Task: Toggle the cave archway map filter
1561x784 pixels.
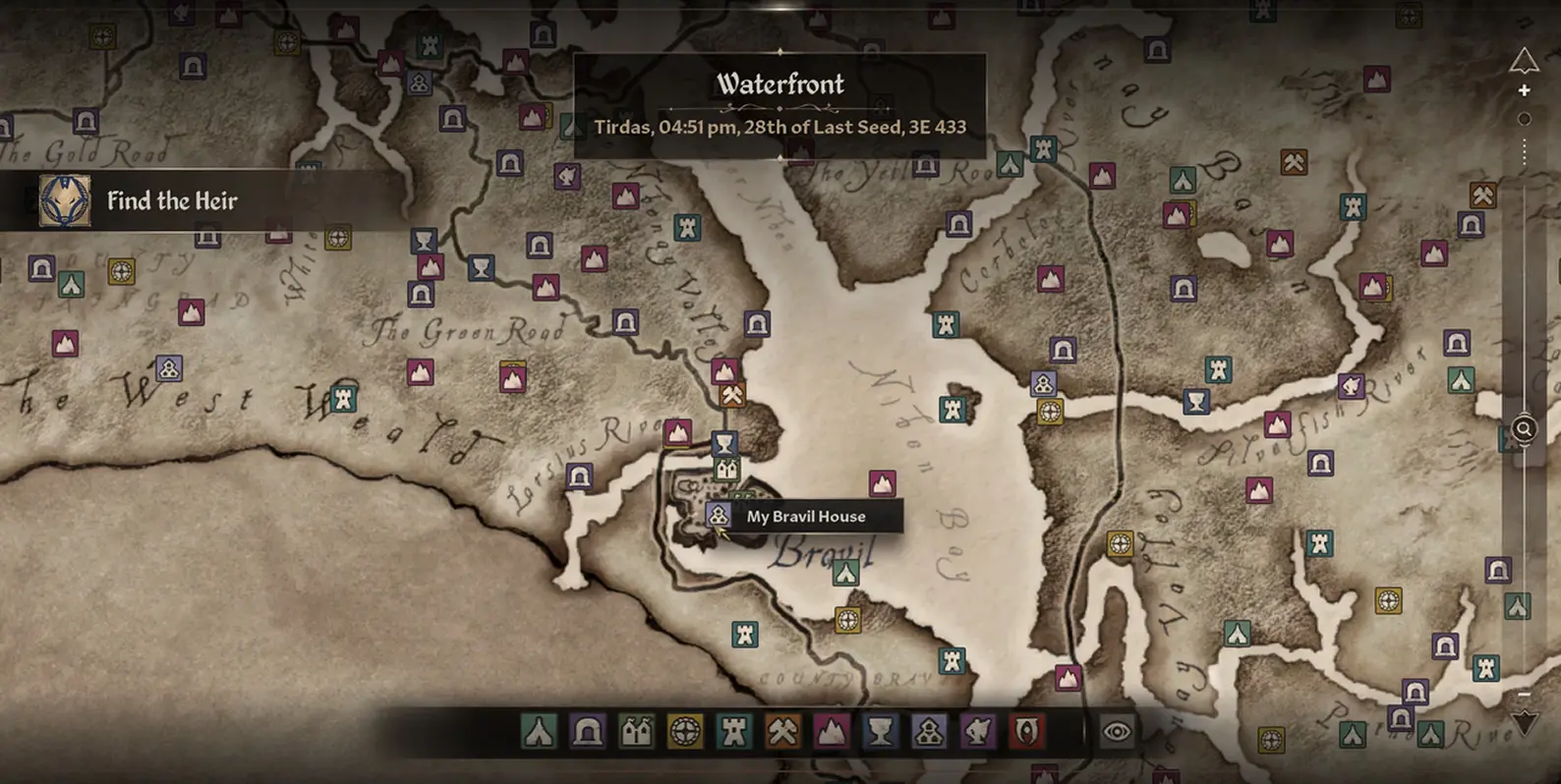Action: [x=588, y=732]
